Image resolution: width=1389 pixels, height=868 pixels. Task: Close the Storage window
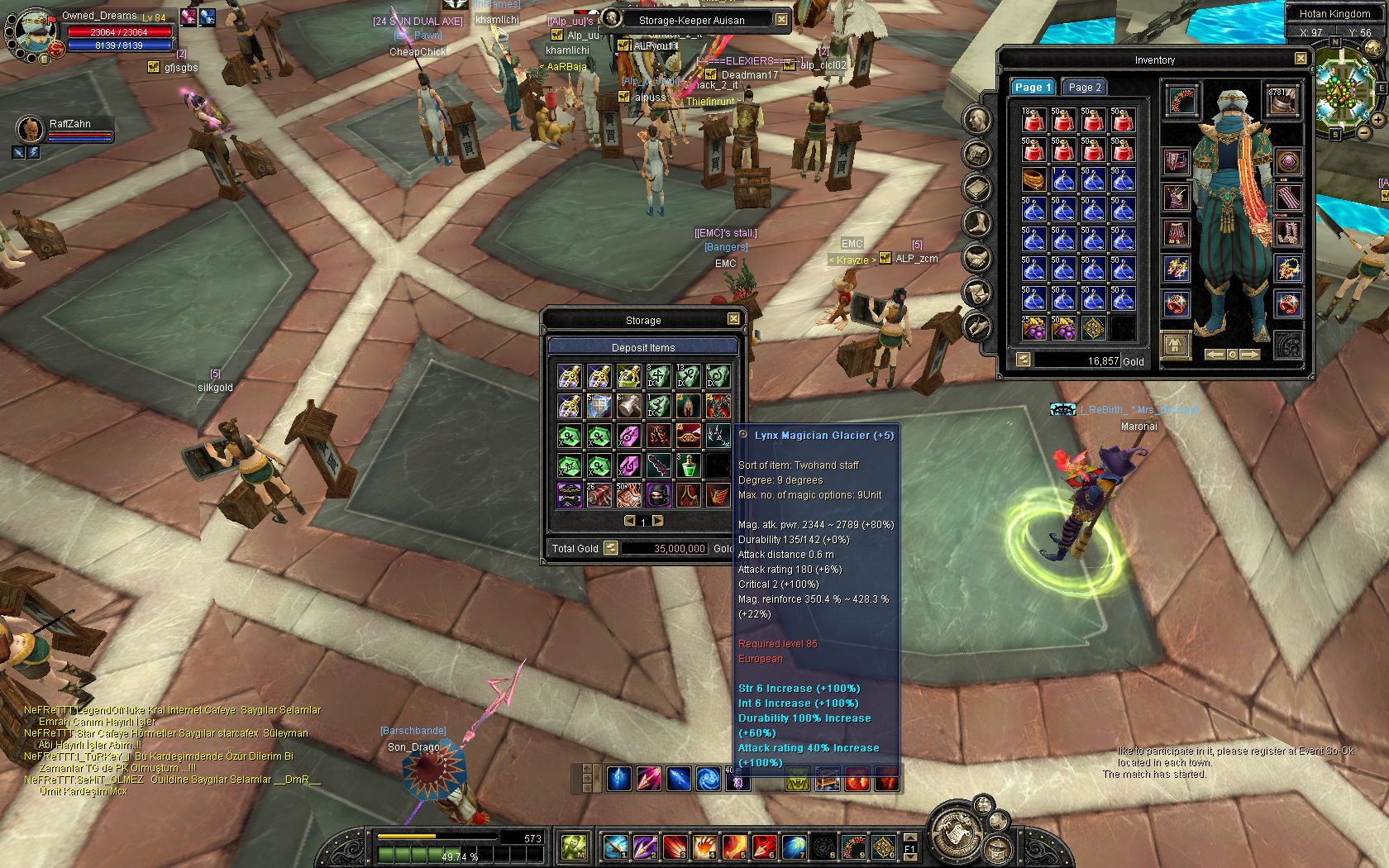coord(733,319)
